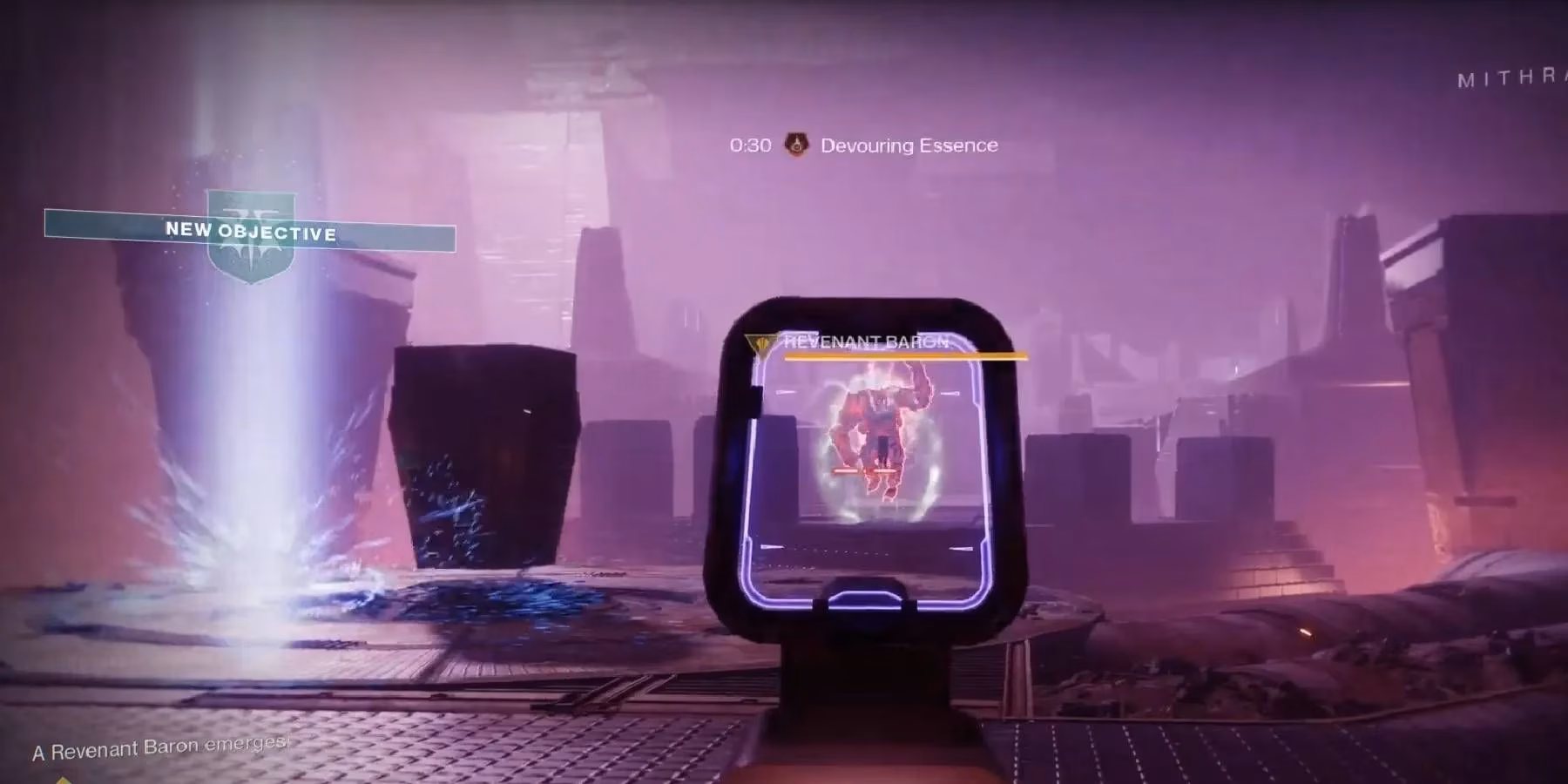
Task: Expand the NEW OBJECTIVE banner for details
Action: click(250, 233)
